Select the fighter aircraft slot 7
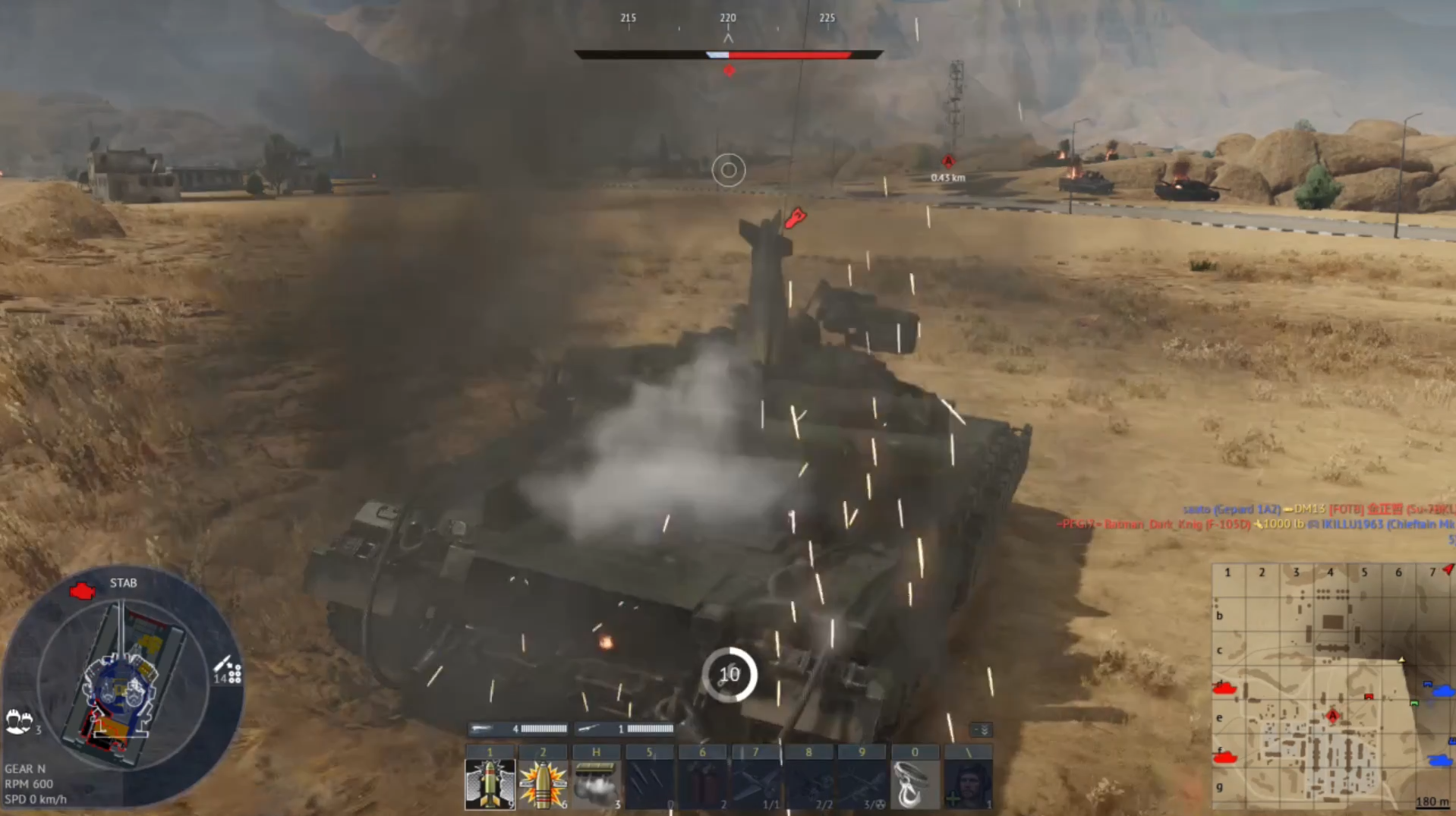 (755, 783)
